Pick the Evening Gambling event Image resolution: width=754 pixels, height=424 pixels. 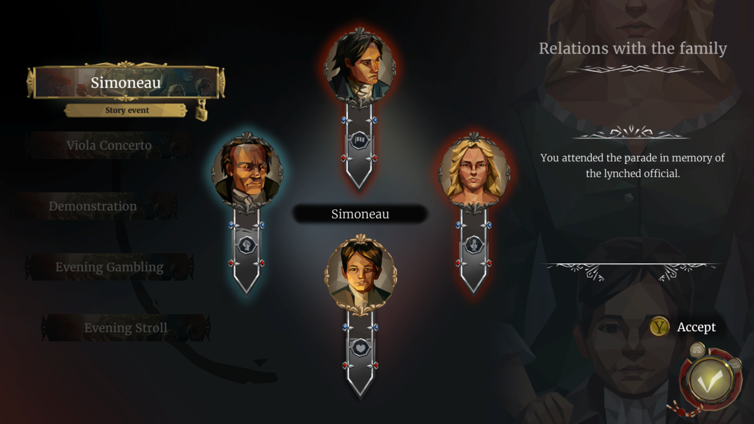click(109, 268)
